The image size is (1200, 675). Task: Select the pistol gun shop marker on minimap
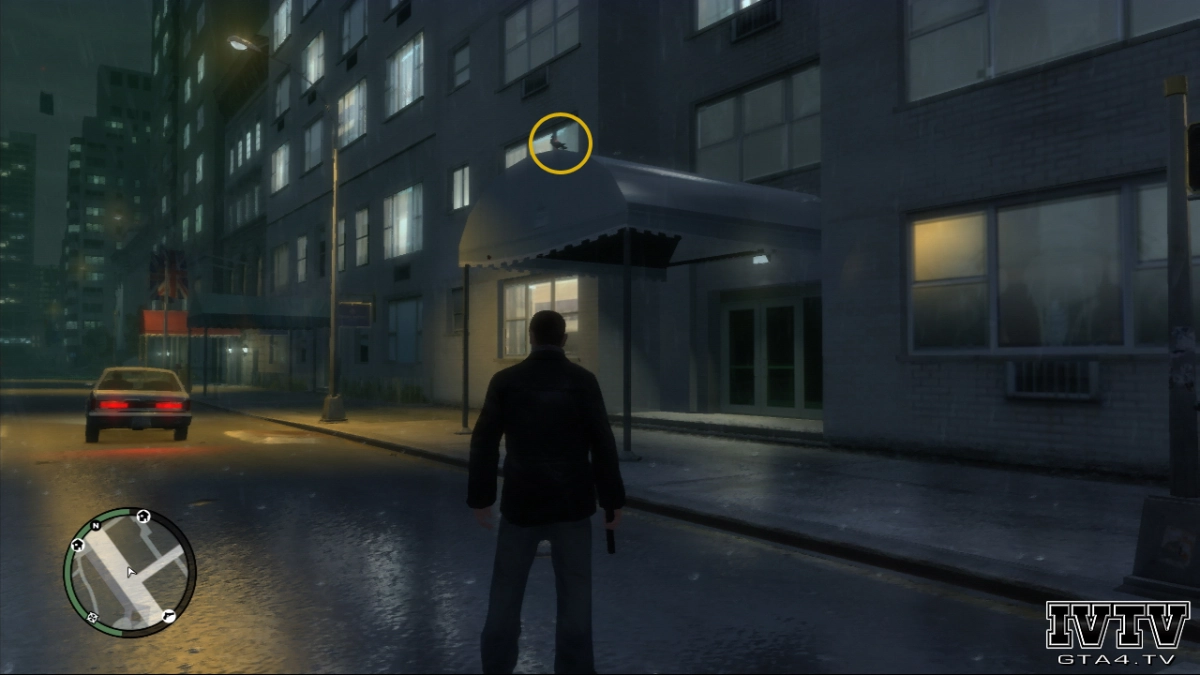coord(169,614)
